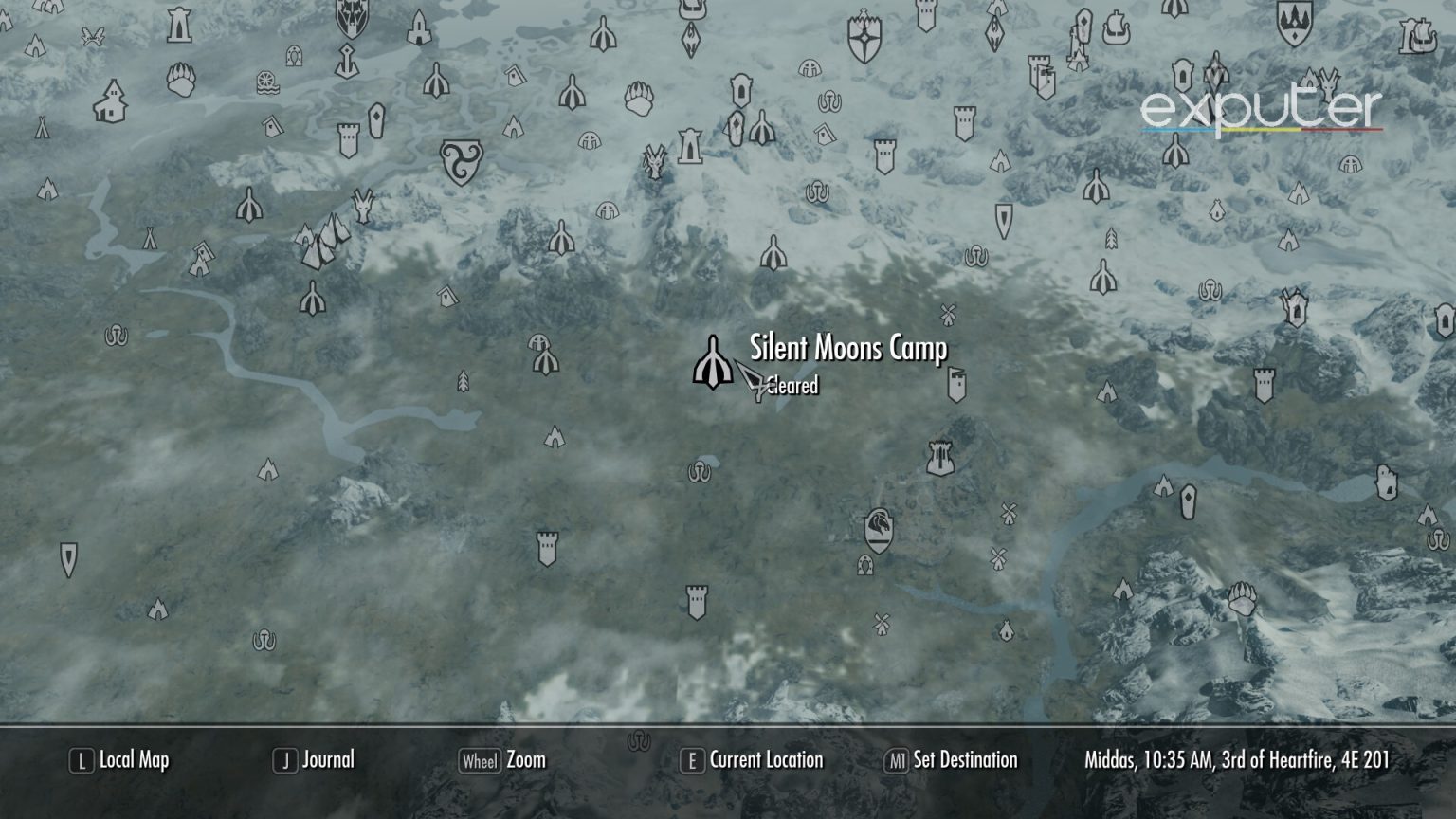
Task: Click the small house shack marker far left
Action: pos(112,100)
